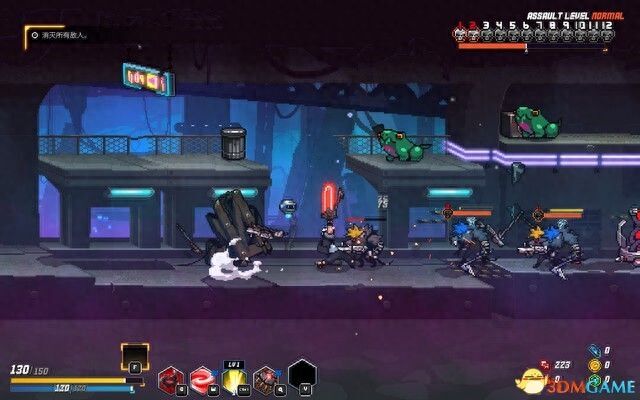Click the orange coin resource icon

click(593, 365)
